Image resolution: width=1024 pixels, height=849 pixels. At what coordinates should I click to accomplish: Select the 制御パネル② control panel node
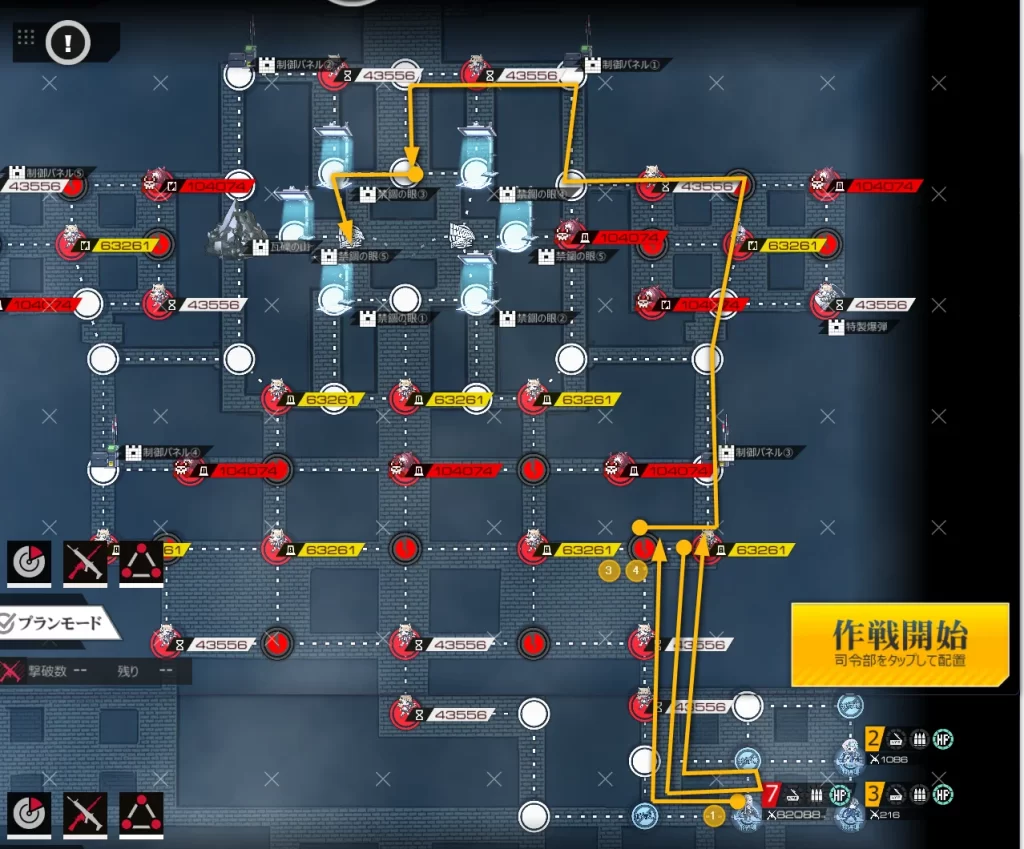238,77
